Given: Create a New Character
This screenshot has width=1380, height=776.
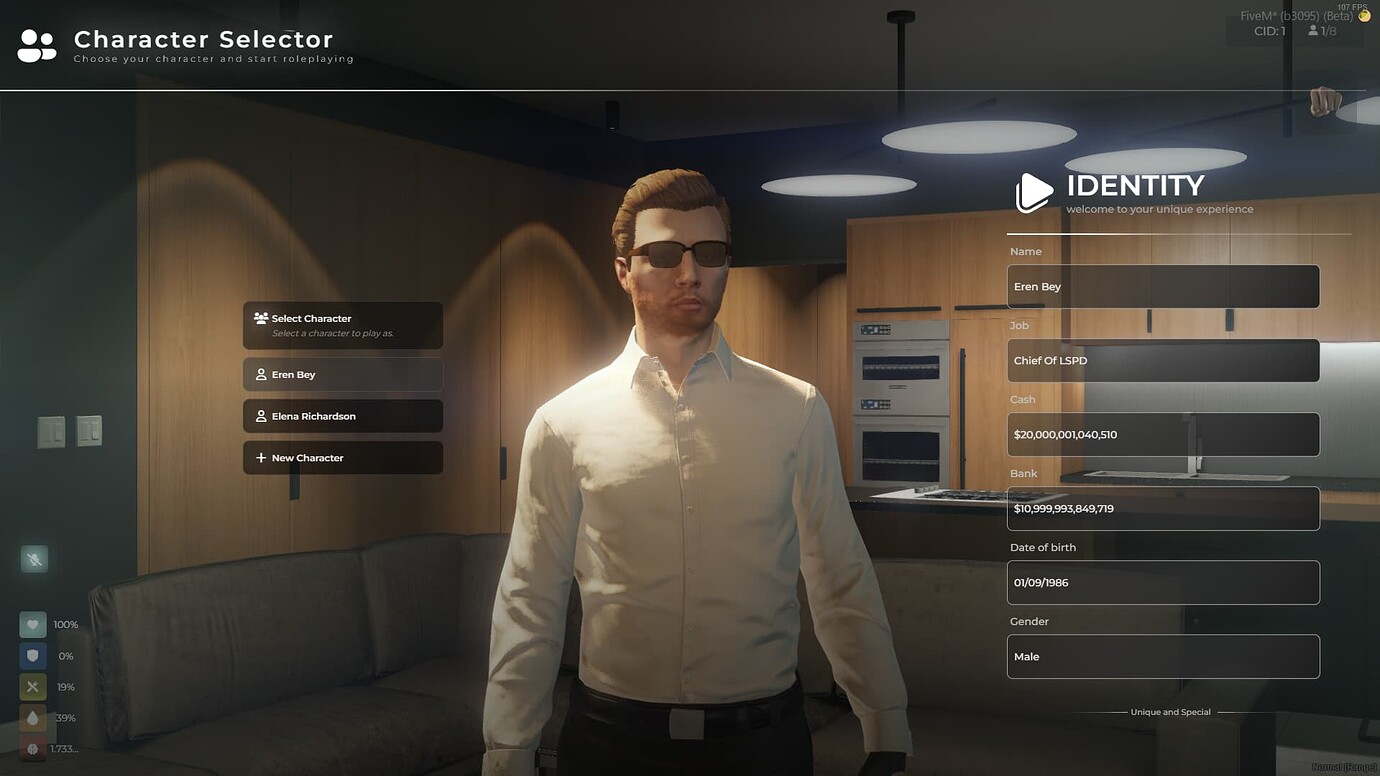Looking at the screenshot, I should point(342,457).
